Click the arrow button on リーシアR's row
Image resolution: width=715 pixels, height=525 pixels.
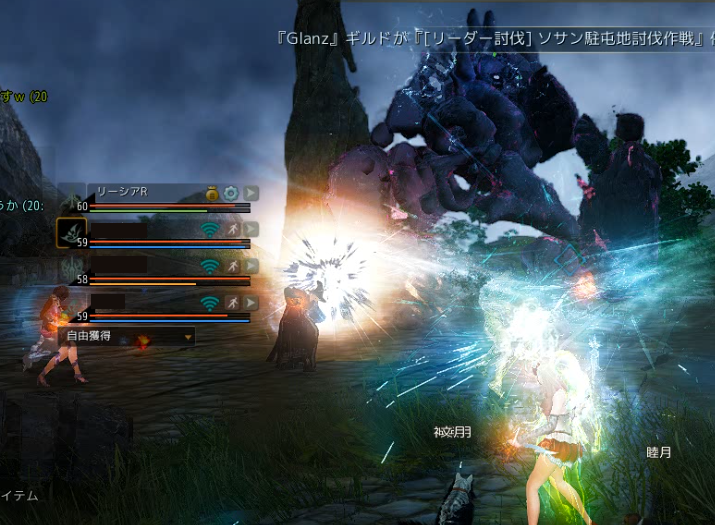pos(250,192)
